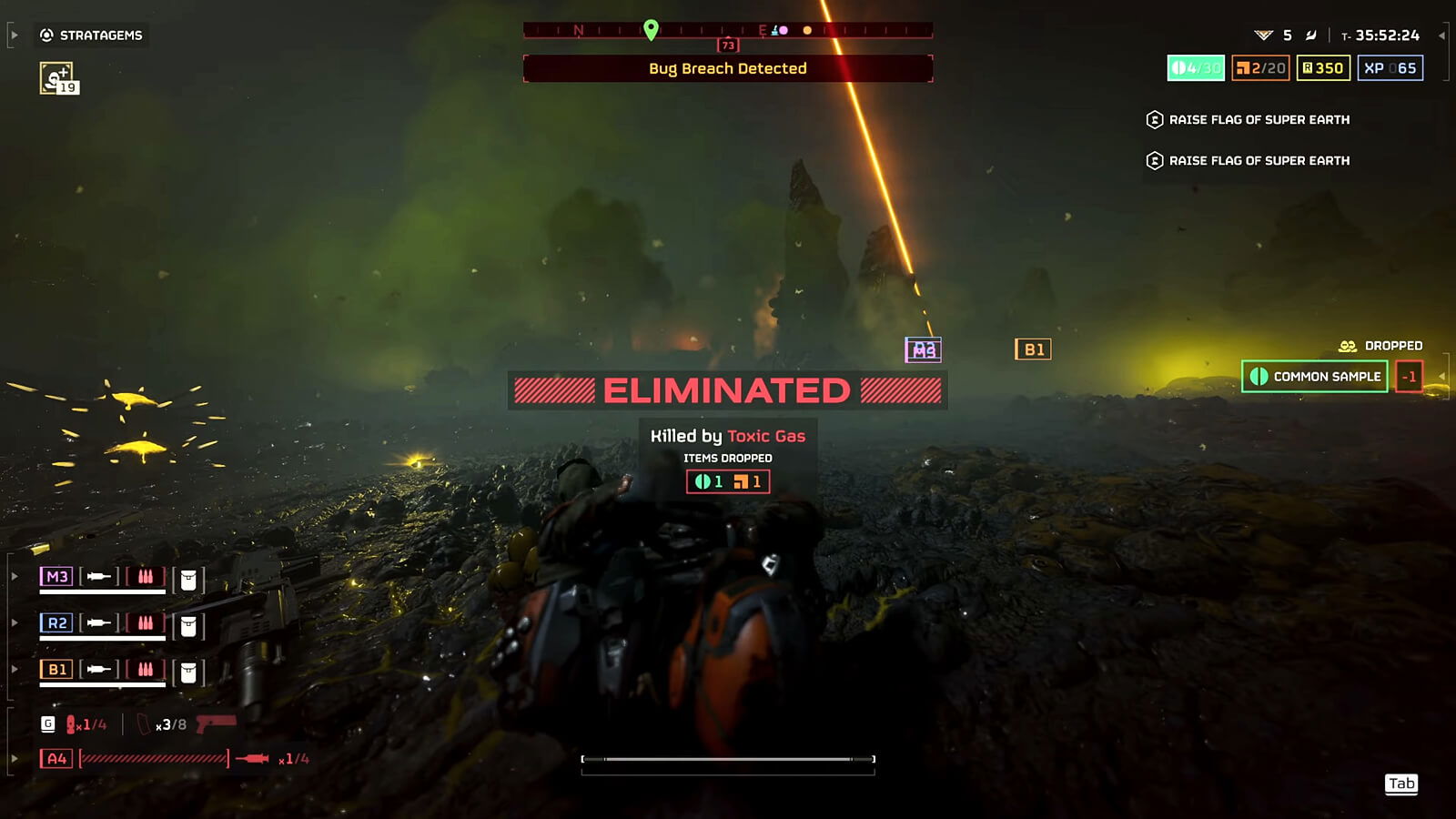Viewport: 1456px width, 819px height.
Task: Click the stratagem slot showing 19 uses
Action: (56, 75)
